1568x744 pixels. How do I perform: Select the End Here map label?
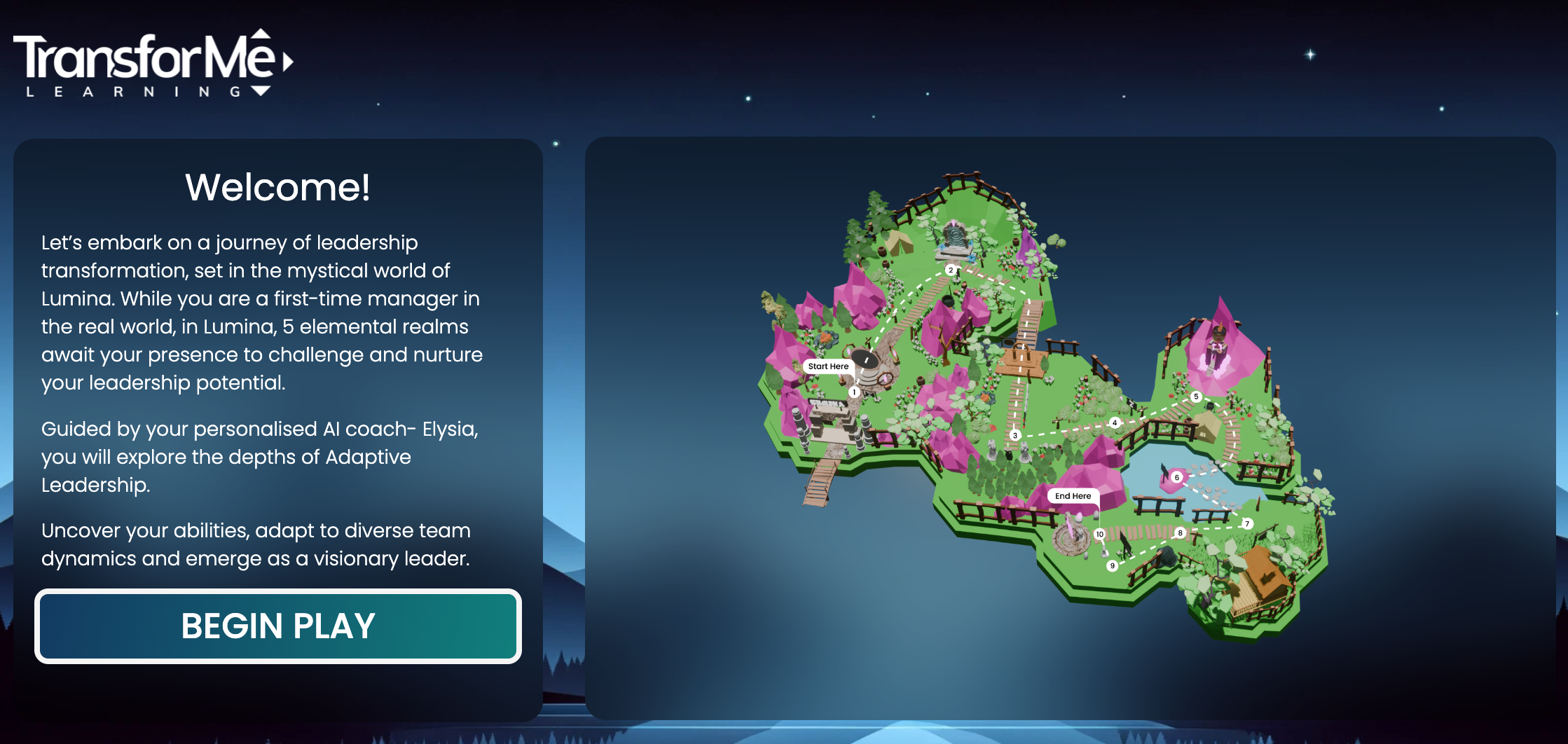(x=1073, y=496)
